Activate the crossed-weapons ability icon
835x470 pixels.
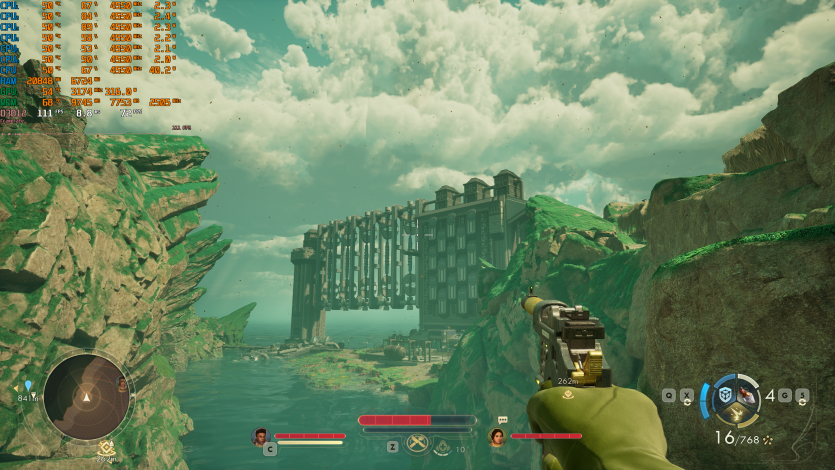[419, 445]
